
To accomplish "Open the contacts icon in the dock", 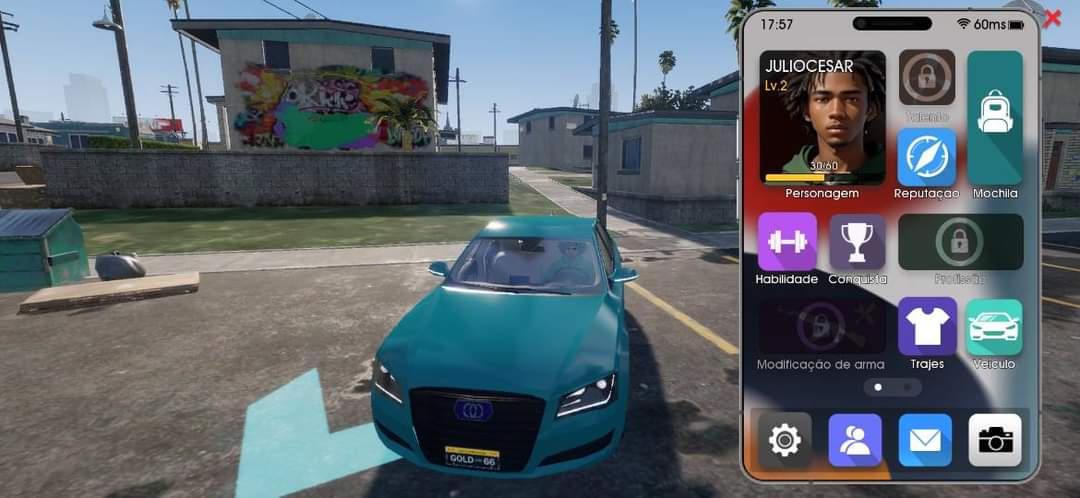I will coord(855,440).
